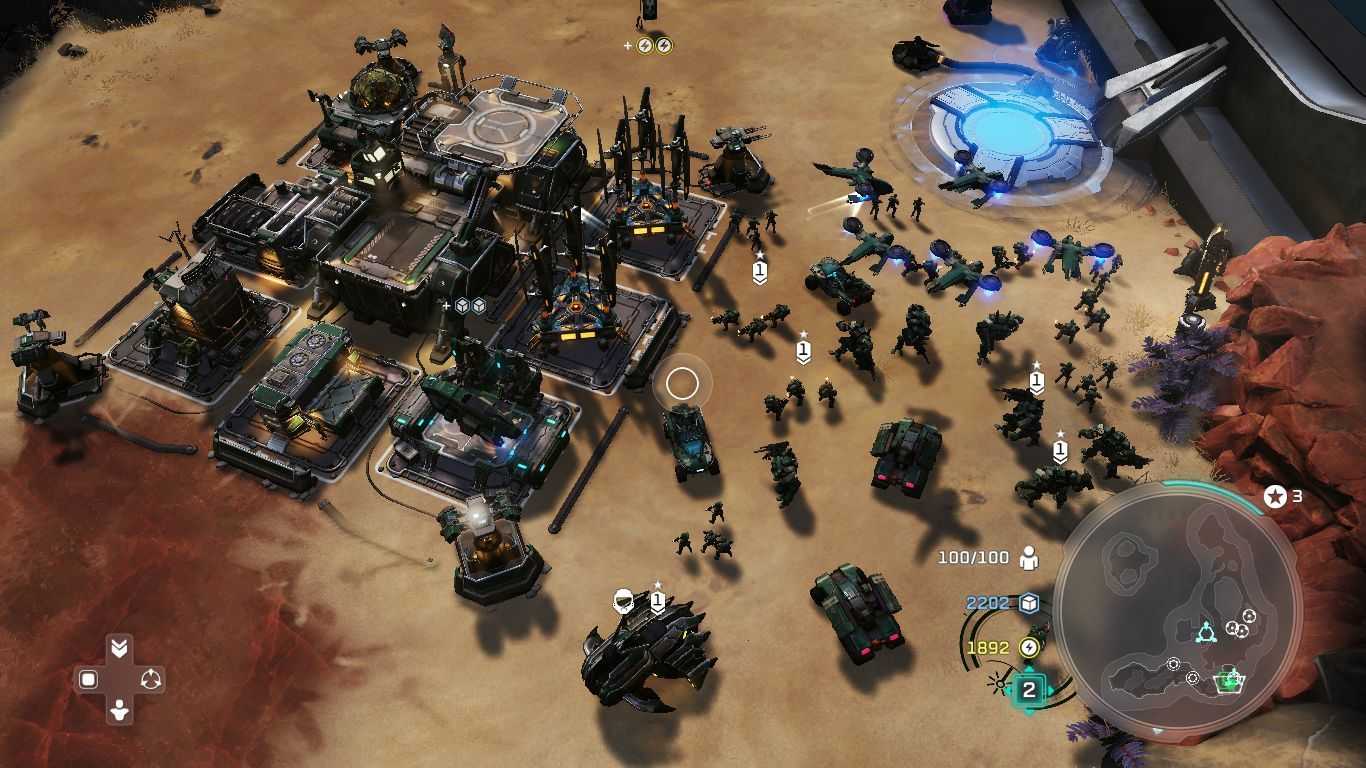This screenshot has width=1366, height=768.
Task: Click the circular minimap
Action: coord(1177,607)
